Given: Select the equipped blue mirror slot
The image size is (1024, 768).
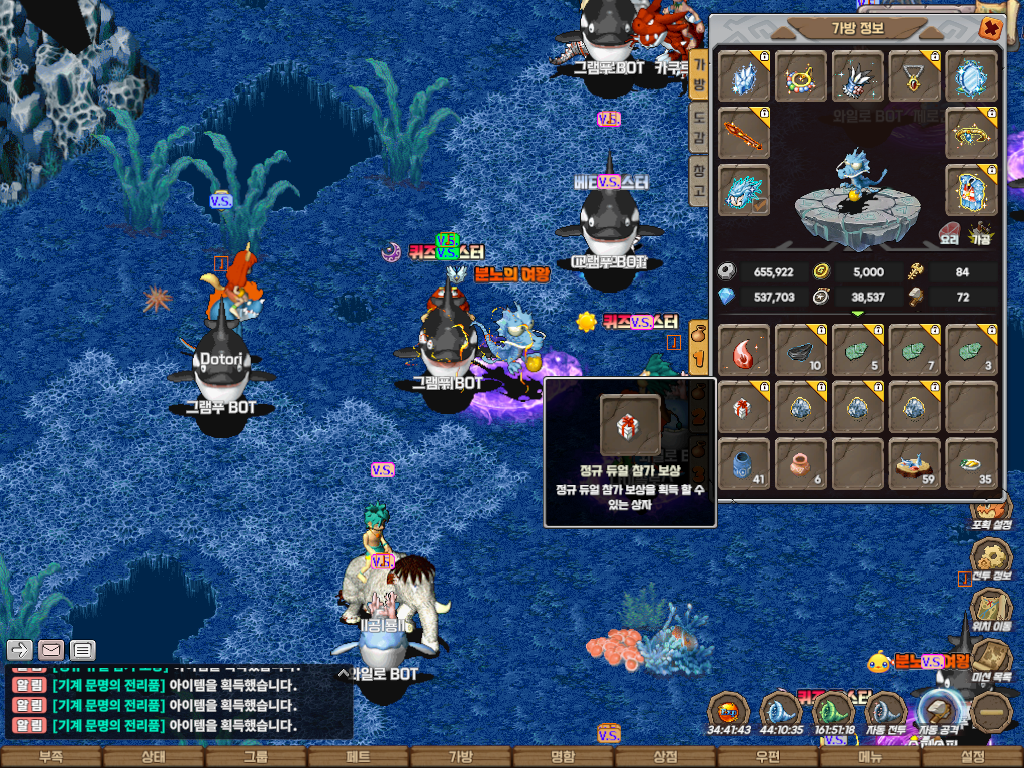Looking at the screenshot, I should pos(971,76).
